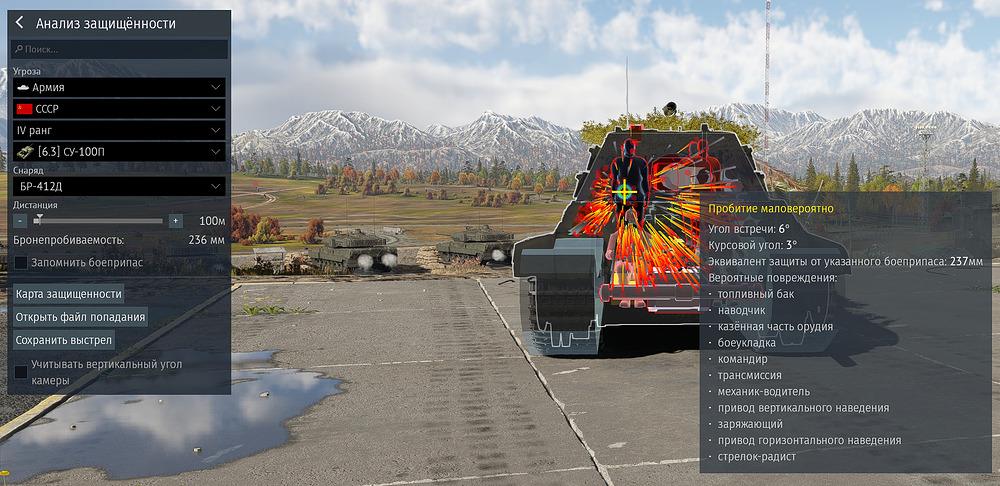Open the БР-412Д shell dropdown

119,185
